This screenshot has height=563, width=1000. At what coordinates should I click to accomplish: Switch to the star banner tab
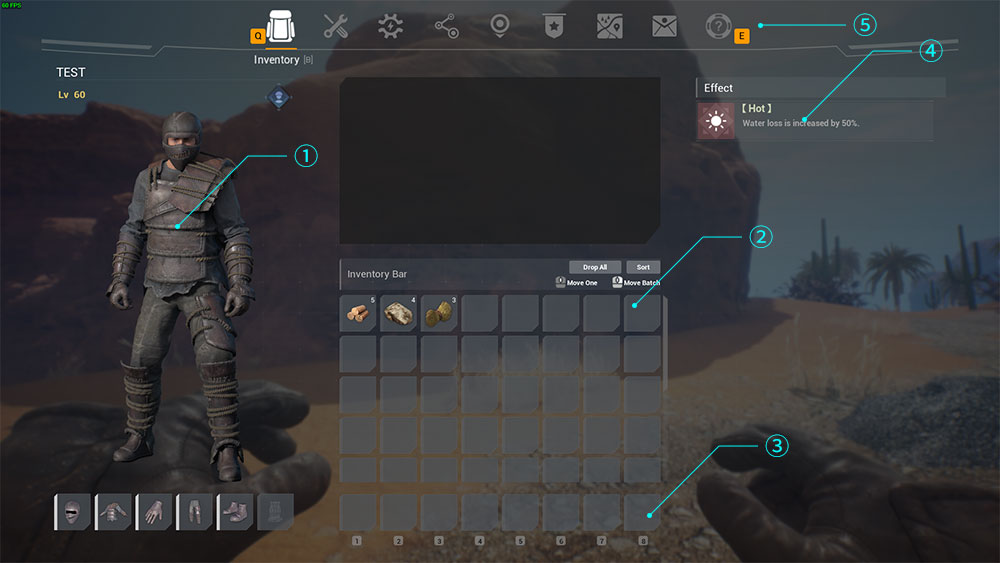coord(554,27)
